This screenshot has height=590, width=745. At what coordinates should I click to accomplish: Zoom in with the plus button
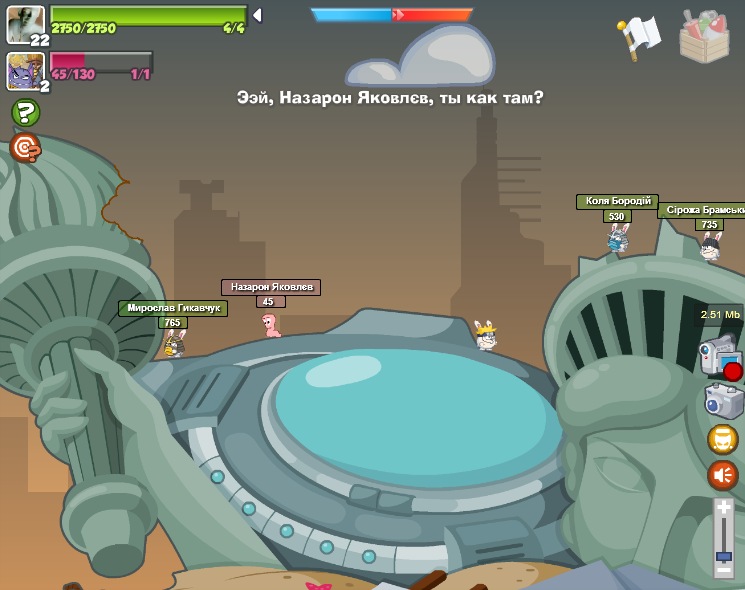pos(724,508)
